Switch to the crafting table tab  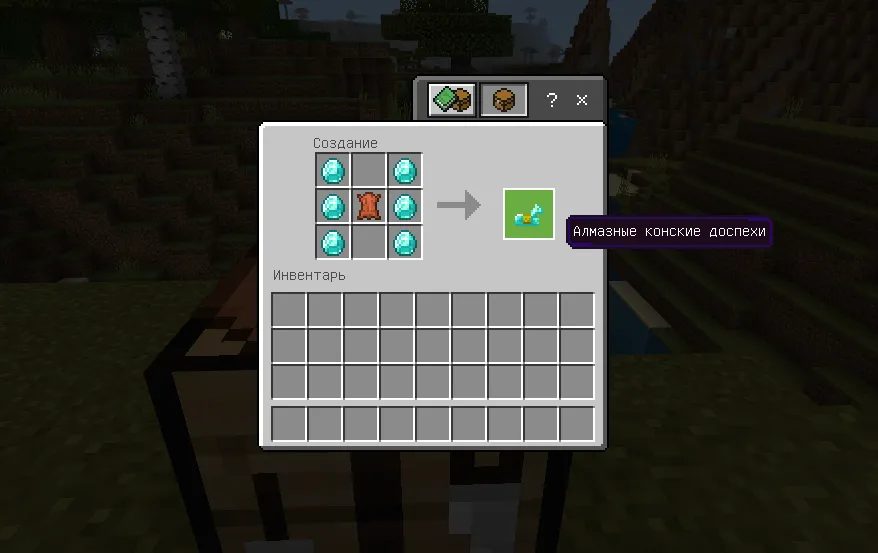pyautogui.click(x=503, y=100)
